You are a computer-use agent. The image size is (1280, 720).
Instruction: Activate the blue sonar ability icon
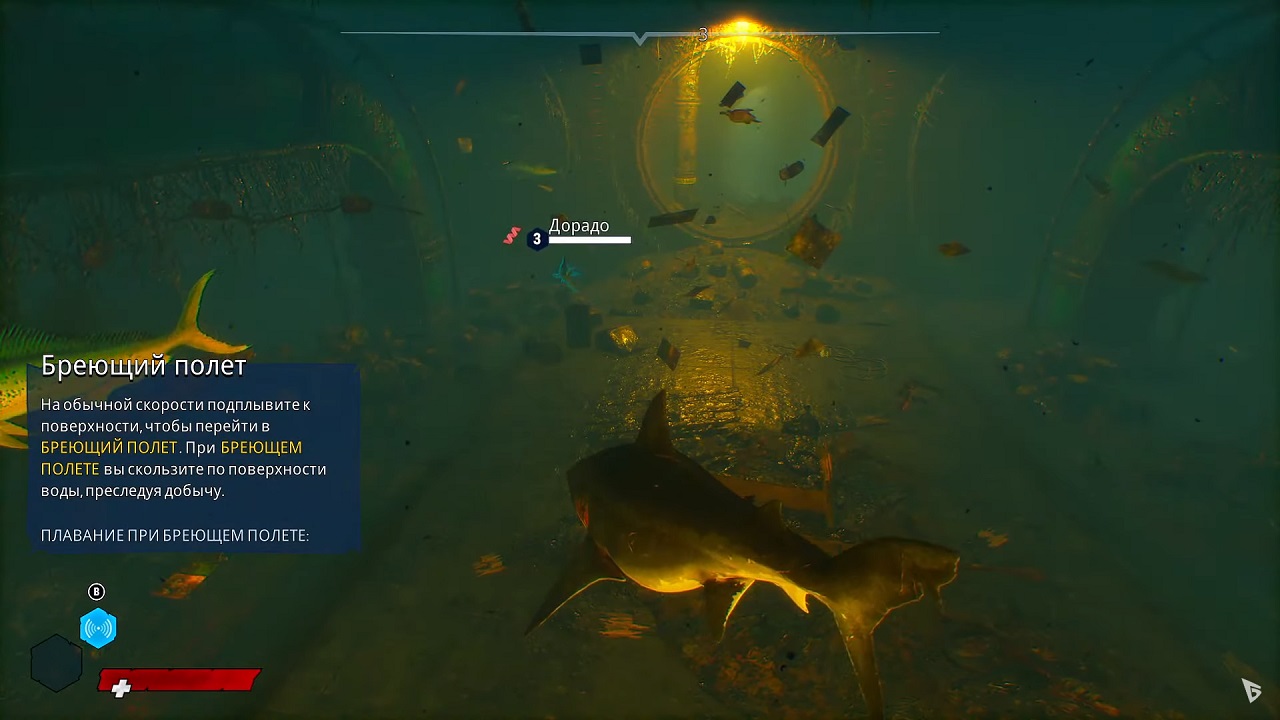pyautogui.click(x=98, y=628)
